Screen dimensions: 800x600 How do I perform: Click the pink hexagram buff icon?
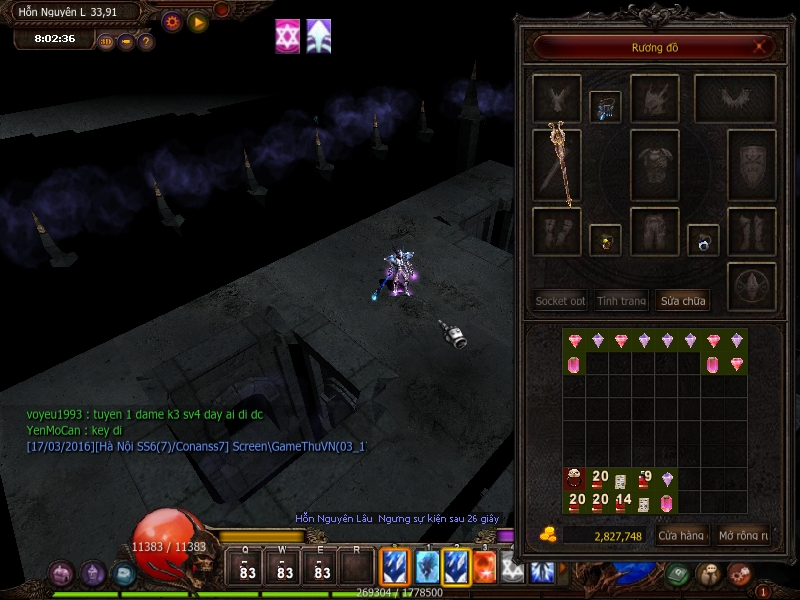(x=288, y=36)
